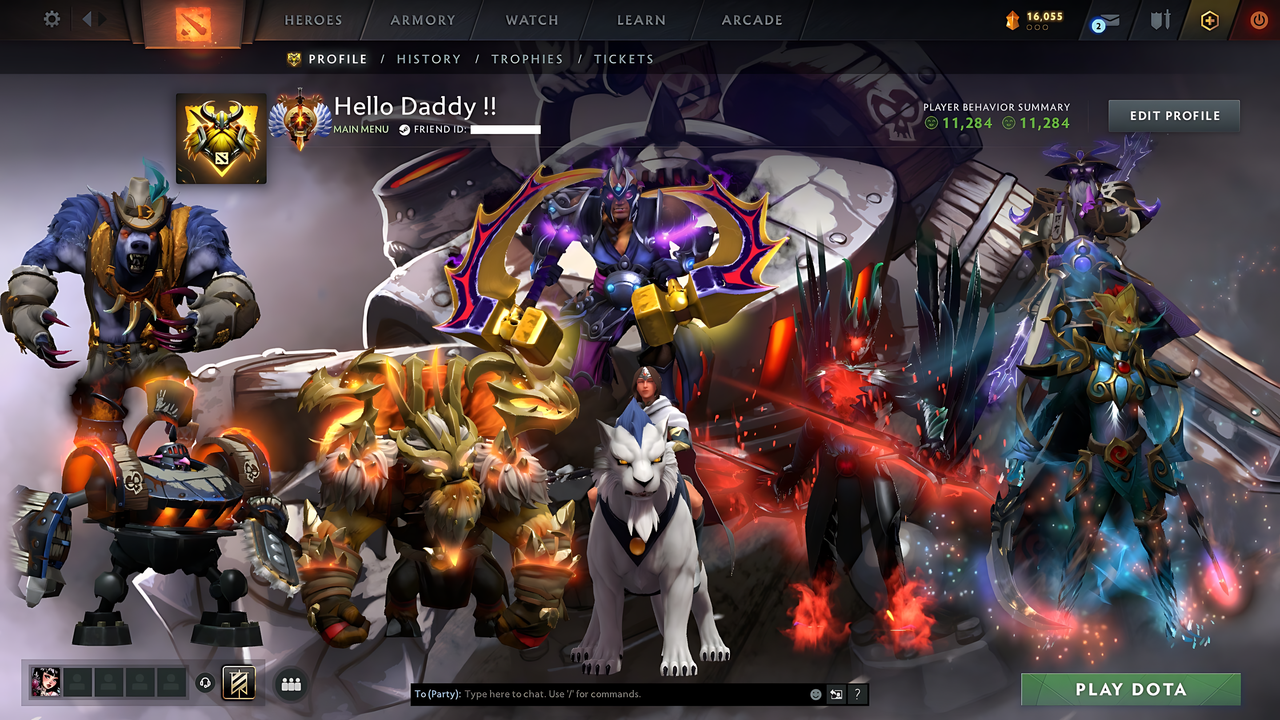The height and width of the screenshot is (720, 1280).
Task: Open Dota Plus via gold hexagon icon
Action: pyautogui.click(x=1210, y=18)
